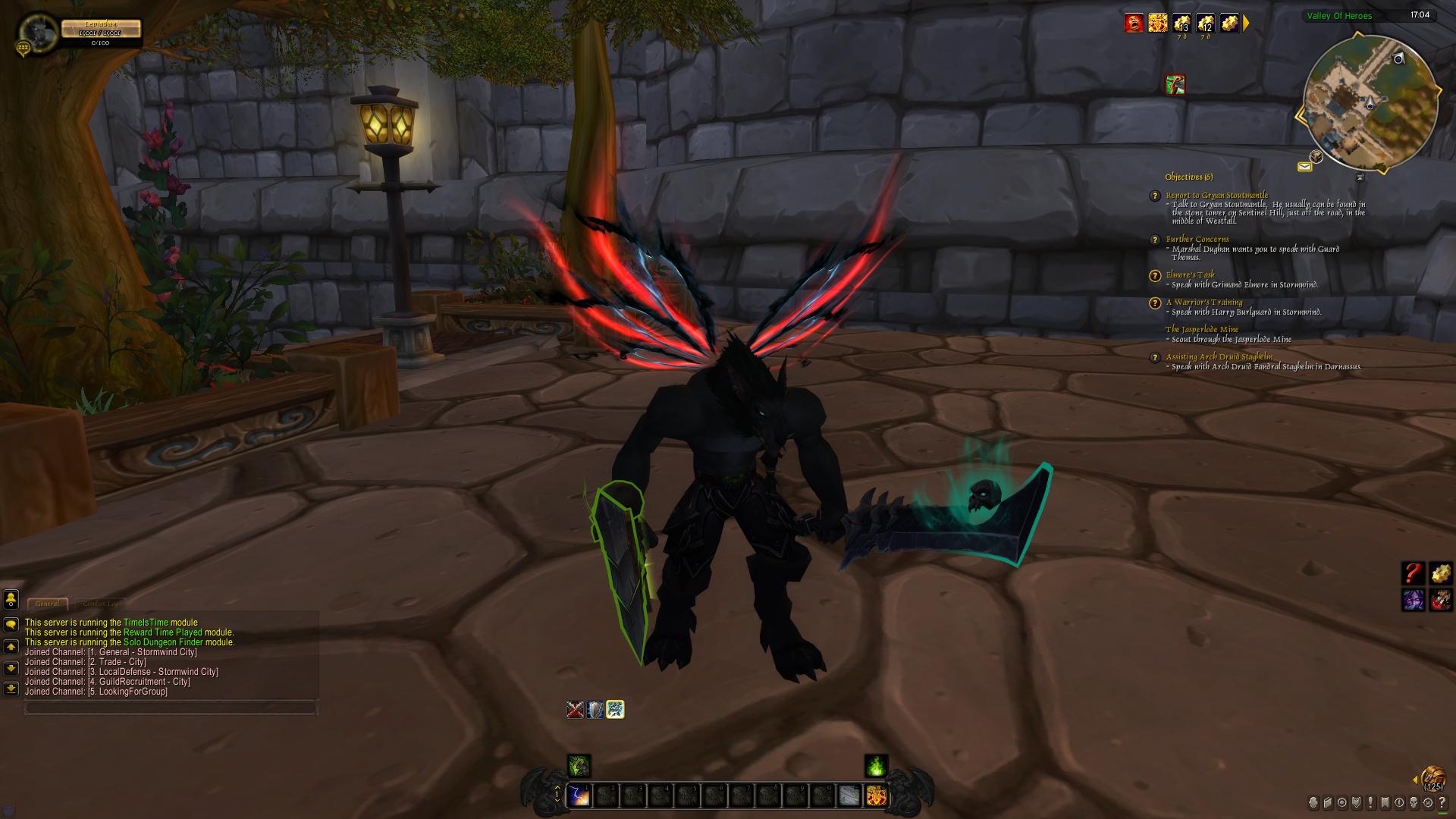Click the screaming red face buff icon
The image size is (1456, 819).
point(1133,23)
